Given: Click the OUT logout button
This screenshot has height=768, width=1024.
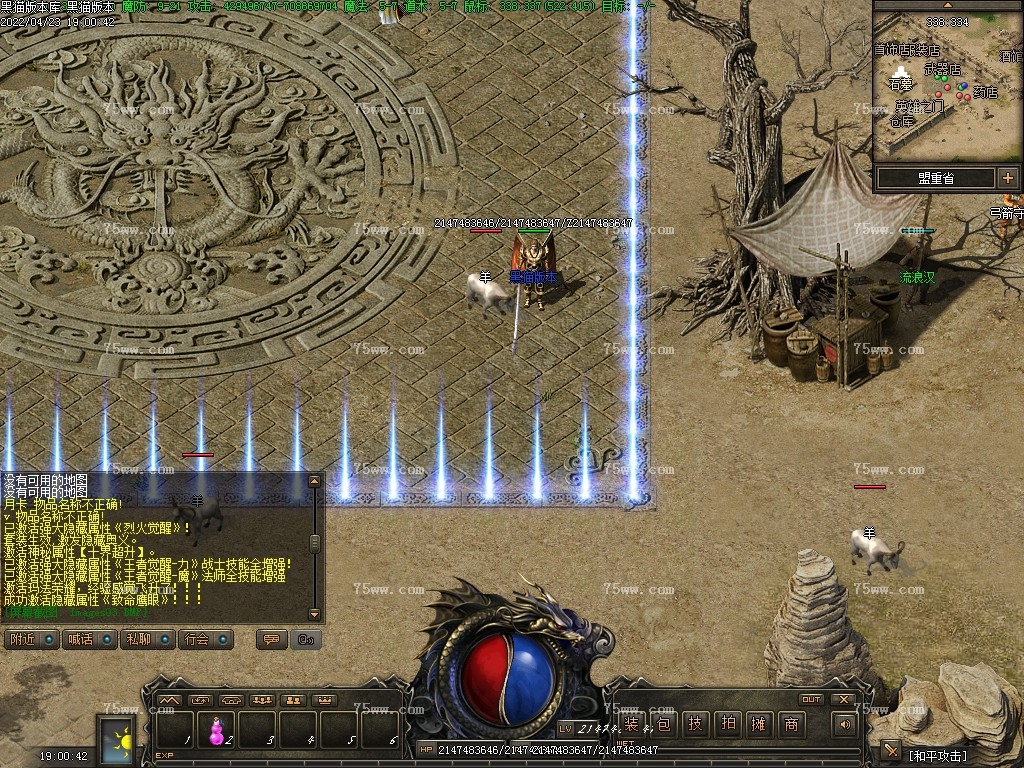Looking at the screenshot, I should tap(811, 699).
